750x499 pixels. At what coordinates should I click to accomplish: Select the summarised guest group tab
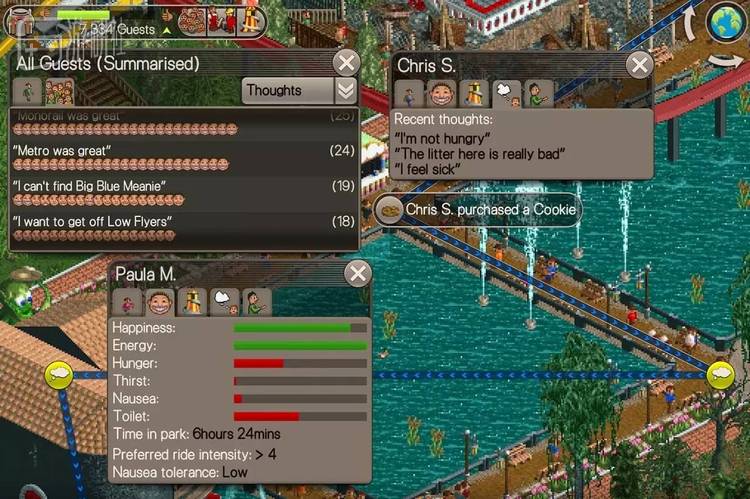tap(59, 91)
